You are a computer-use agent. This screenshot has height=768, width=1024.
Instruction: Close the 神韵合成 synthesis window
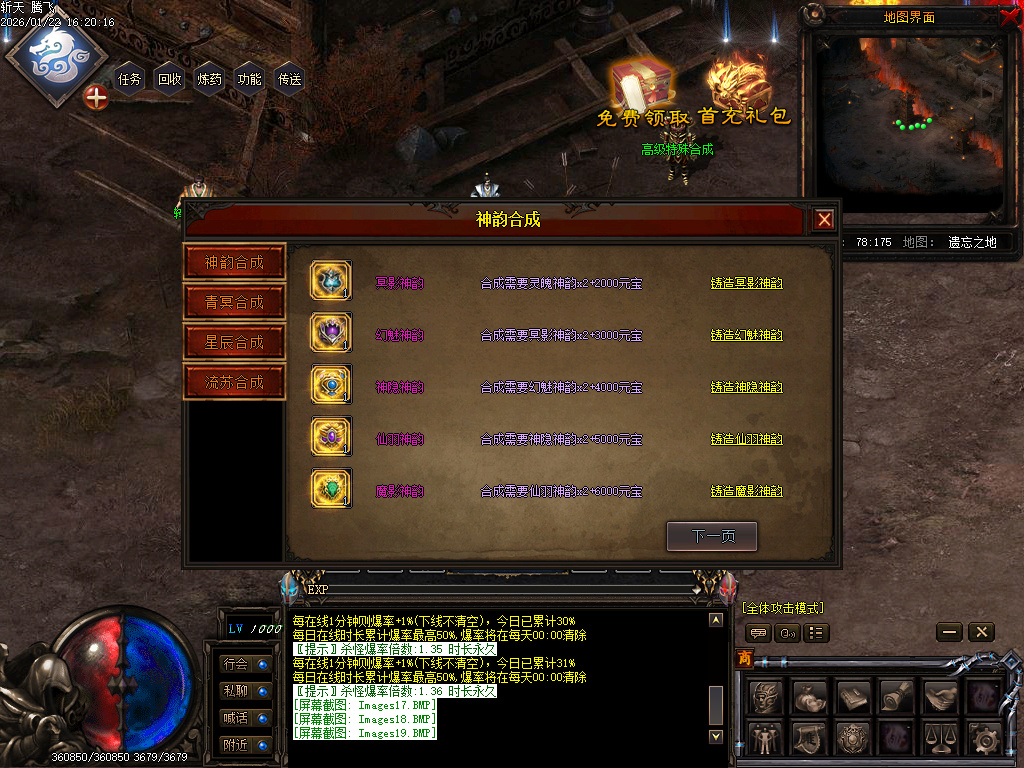pyautogui.click(x=823, y=220)
